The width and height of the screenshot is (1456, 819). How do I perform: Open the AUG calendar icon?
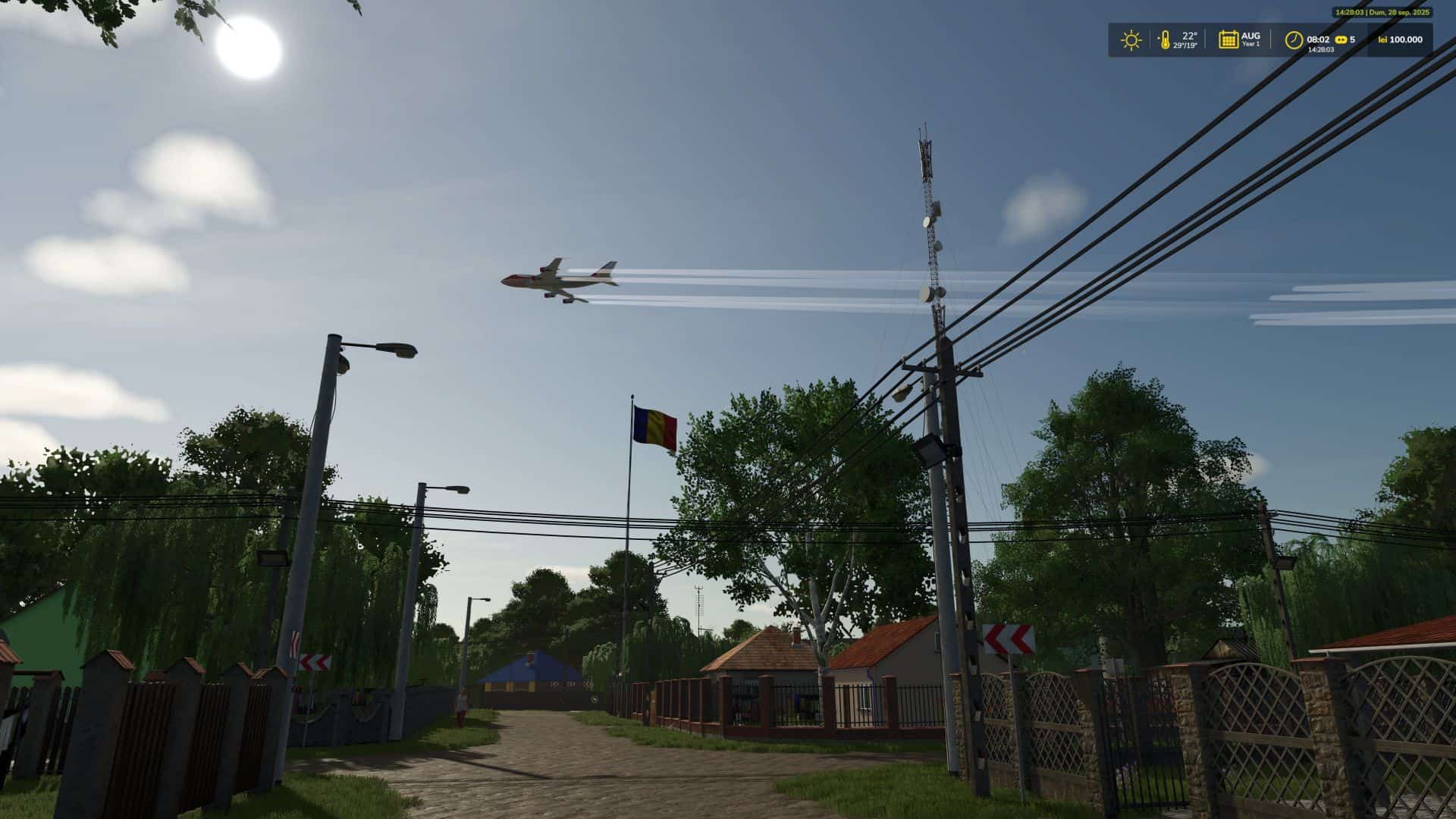pyautogui.click(x=1228, y=39)
